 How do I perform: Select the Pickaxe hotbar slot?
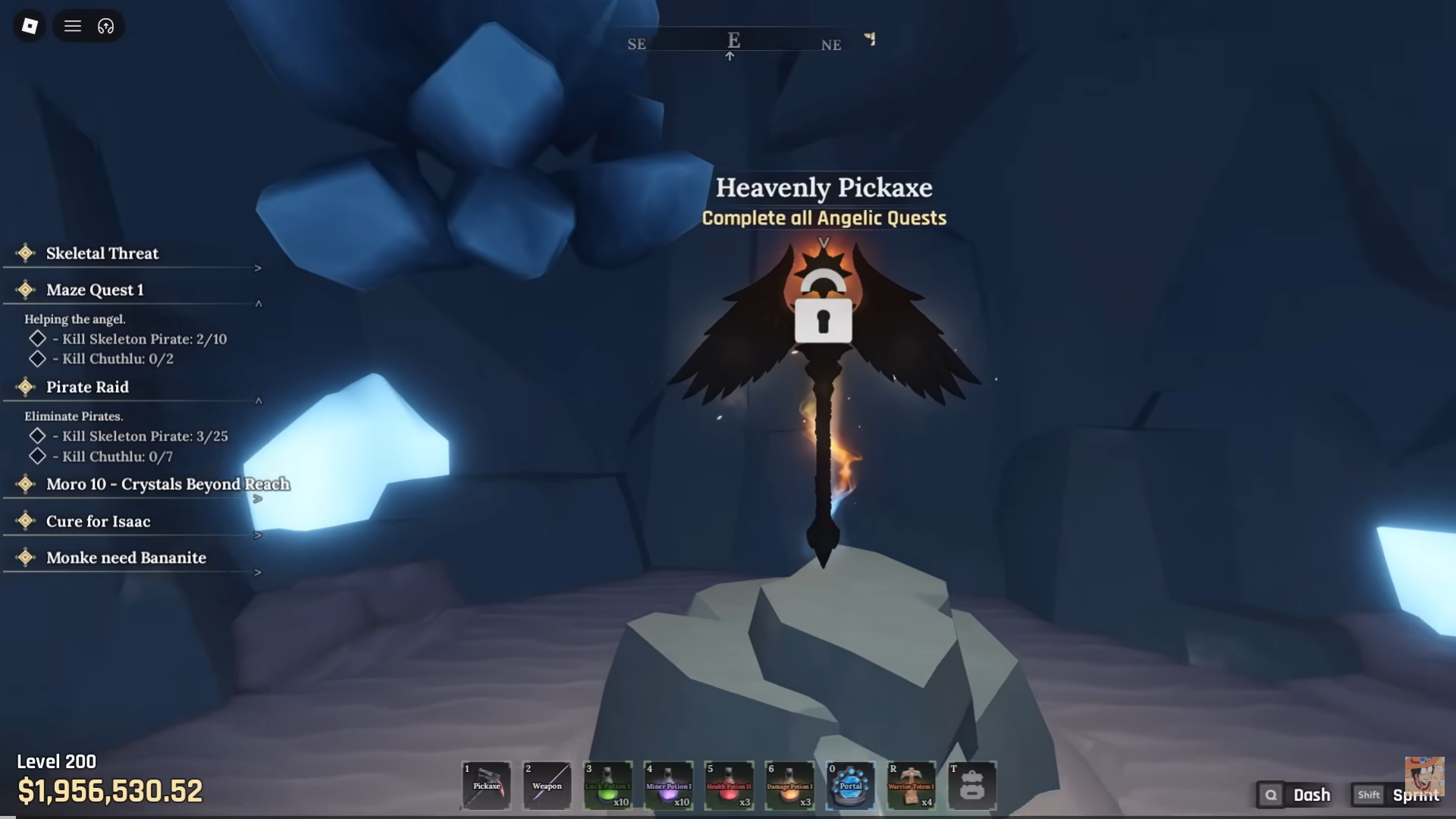click(x=486, y=786)
